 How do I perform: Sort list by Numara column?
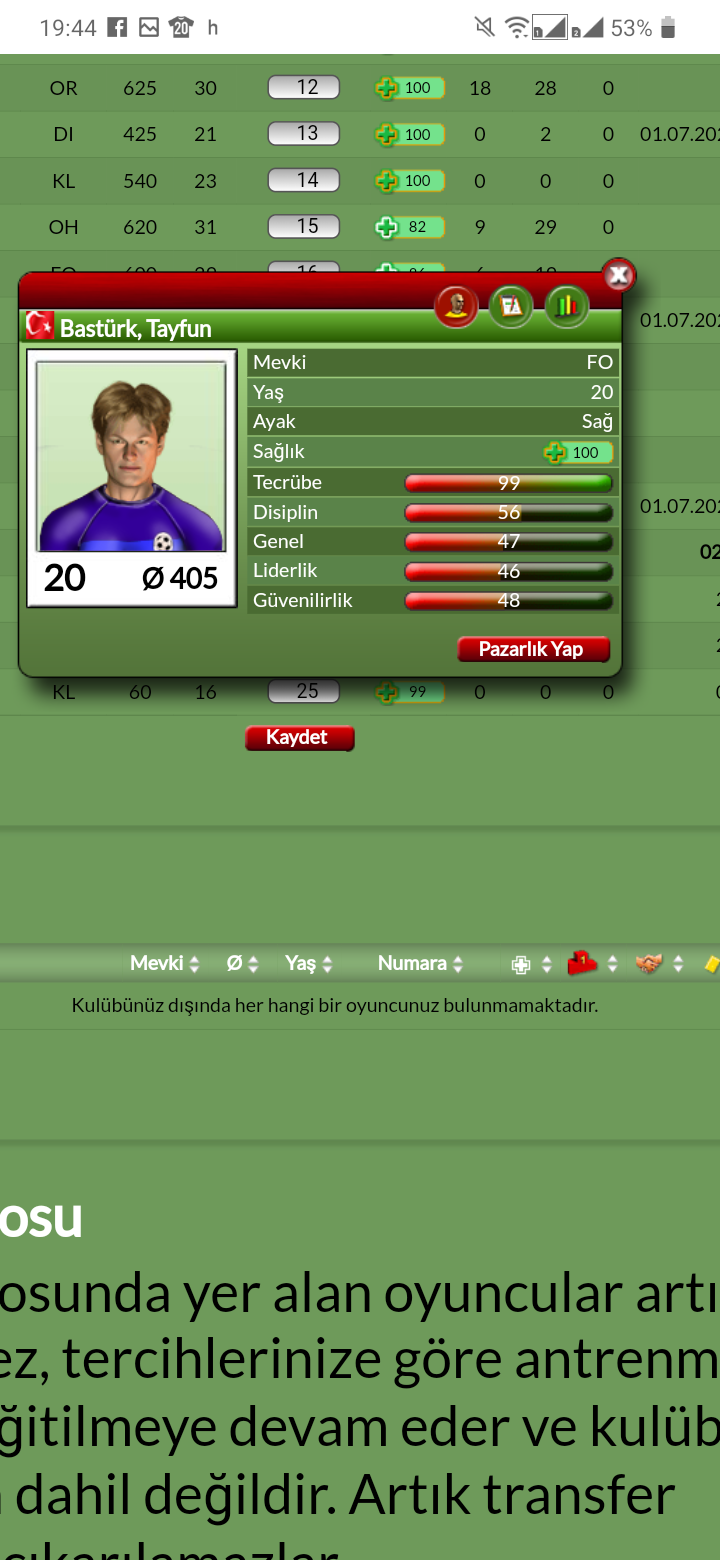(x=420, y=964)
